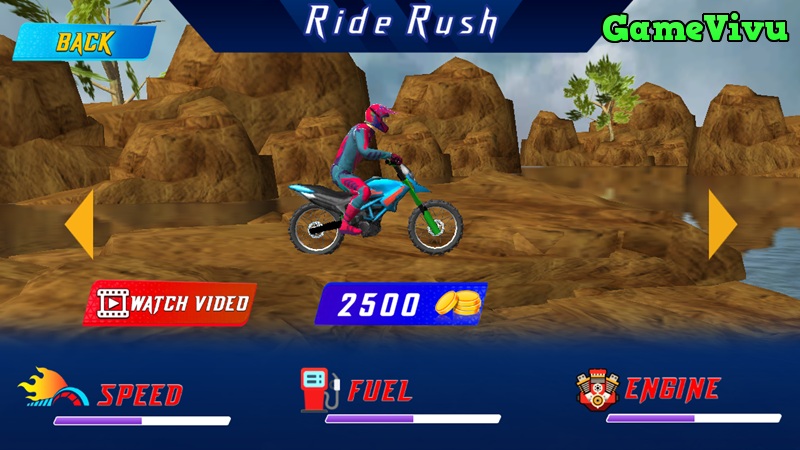The height and width of the screenshot is (450, 800).
Task: Click the Watch Video button
Action: (x=171, y=303)
